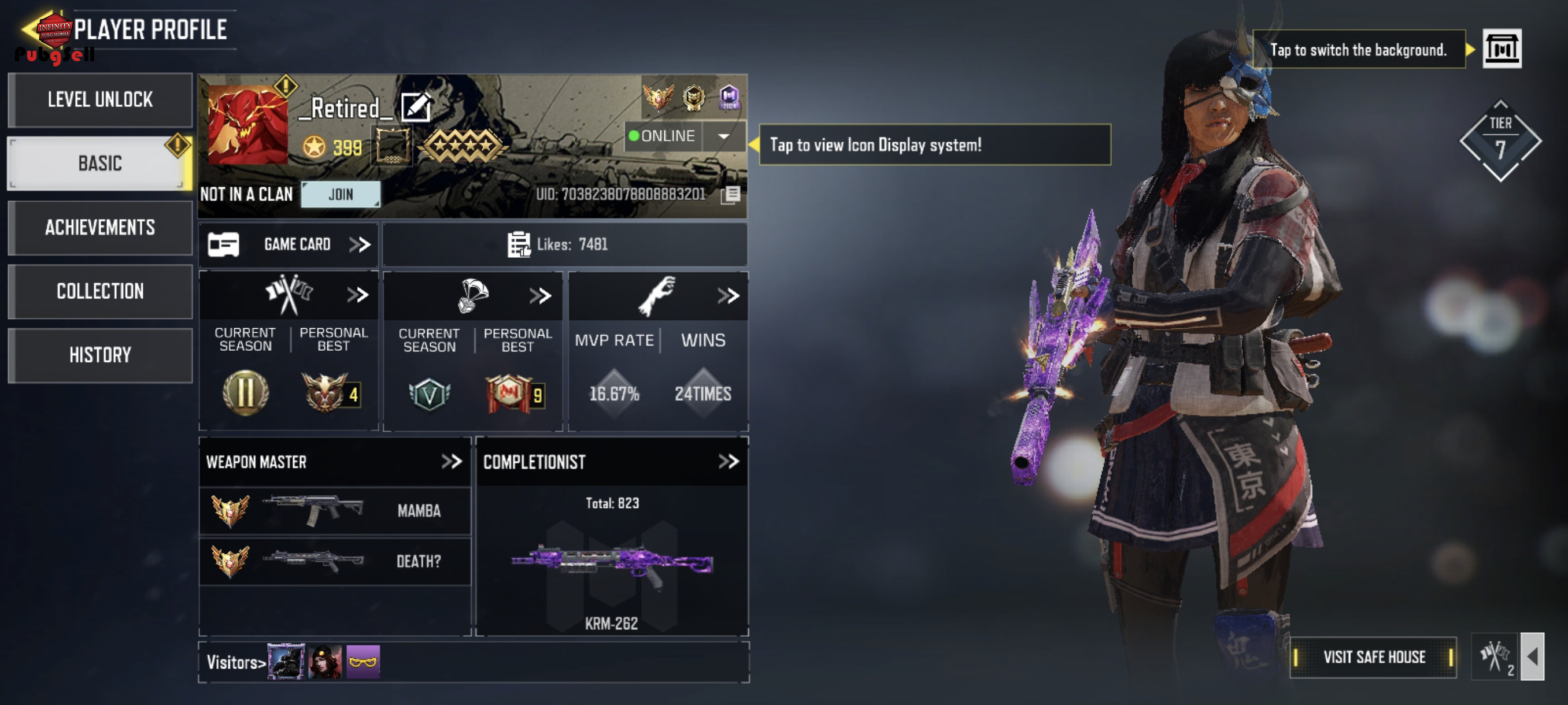Select the Collection tab
This screenshot has height=705, width=1568.
click(x=100, y=291)
